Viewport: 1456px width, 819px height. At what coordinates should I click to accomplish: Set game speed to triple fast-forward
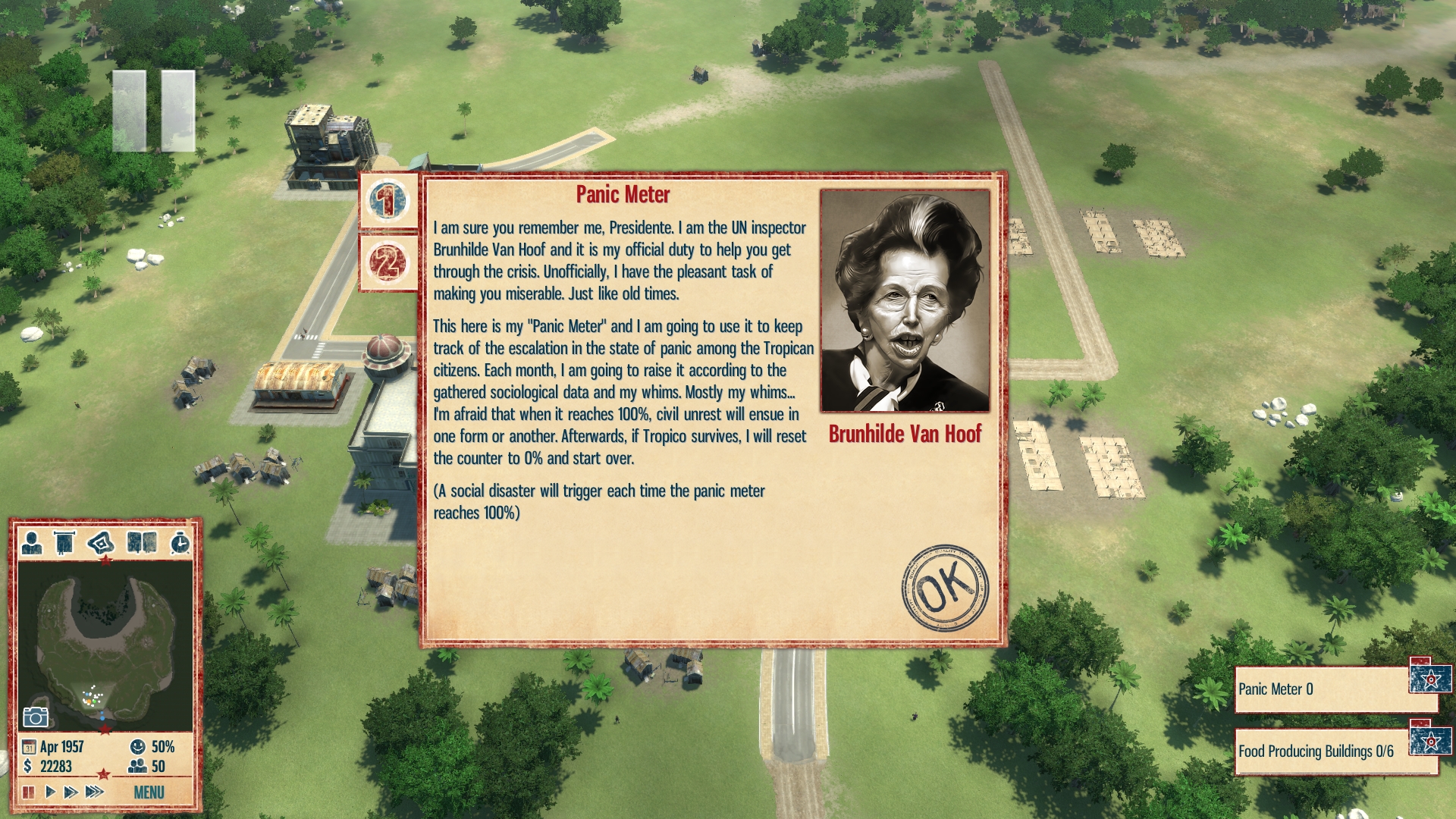[x=94, y=792]
